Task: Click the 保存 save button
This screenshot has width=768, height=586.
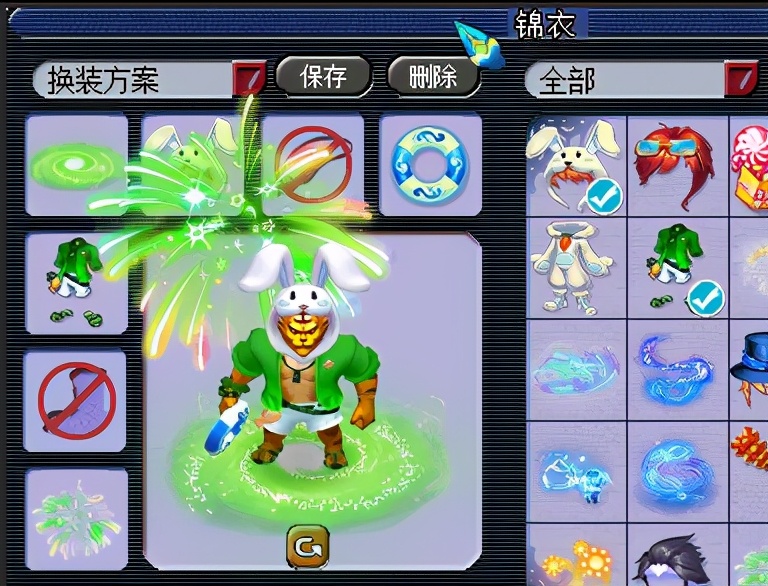Action: click(323, 76)
